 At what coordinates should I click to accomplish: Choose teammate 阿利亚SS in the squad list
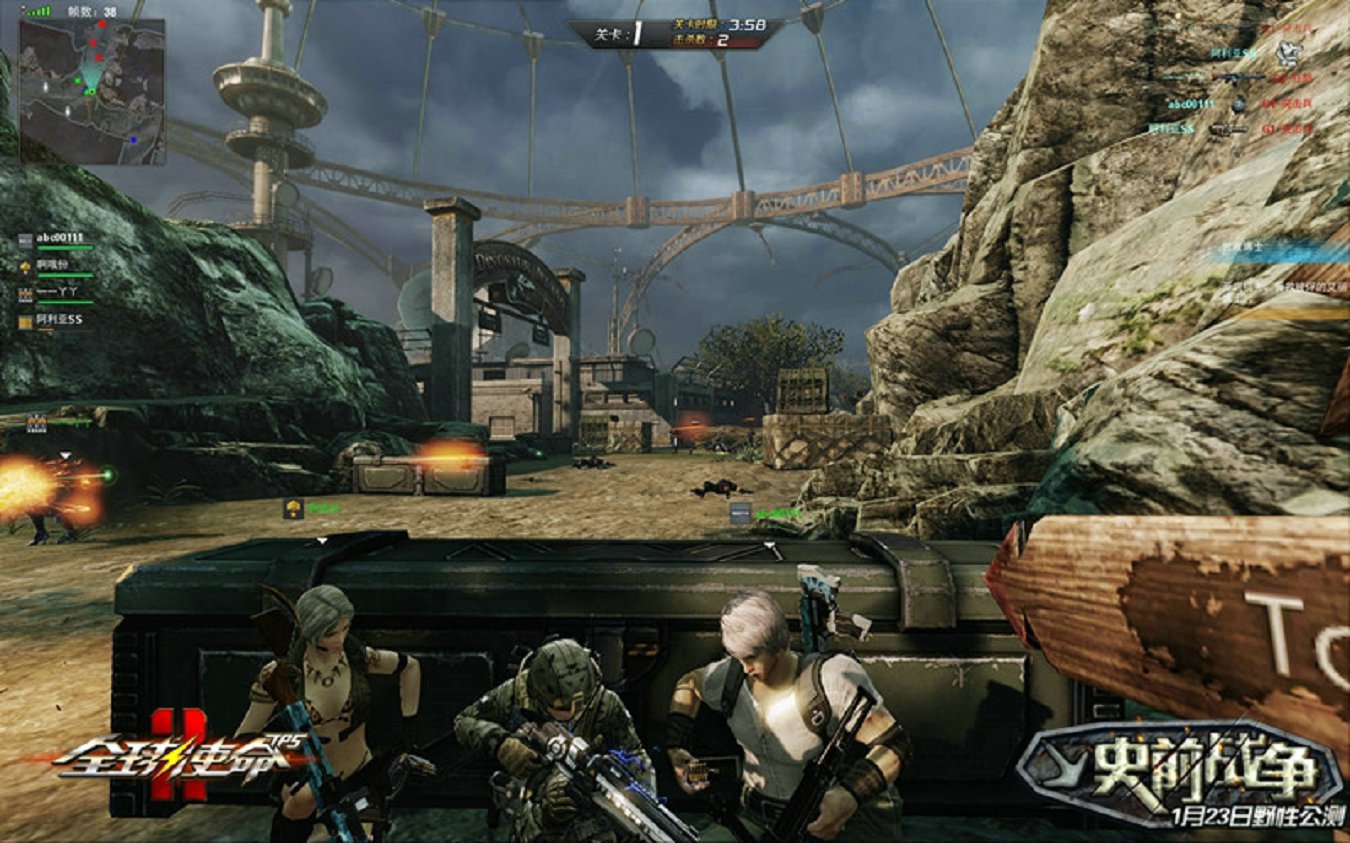(60, 321)
